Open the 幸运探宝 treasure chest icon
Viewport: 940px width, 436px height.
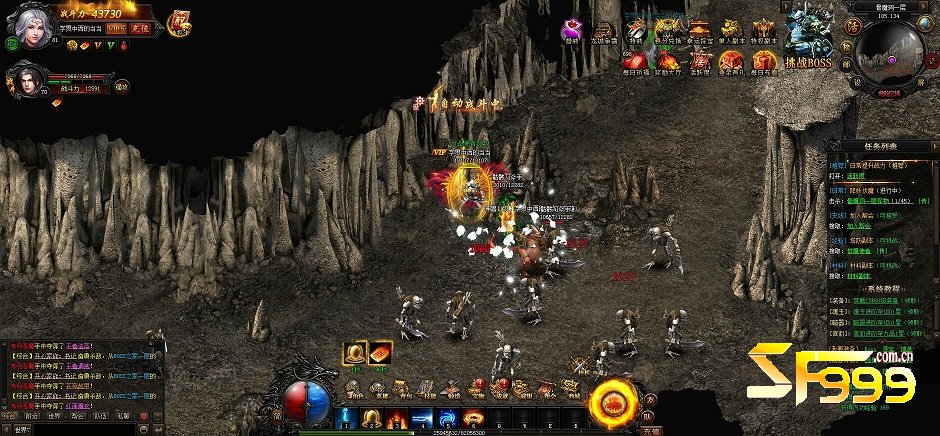tap(700, 30)
